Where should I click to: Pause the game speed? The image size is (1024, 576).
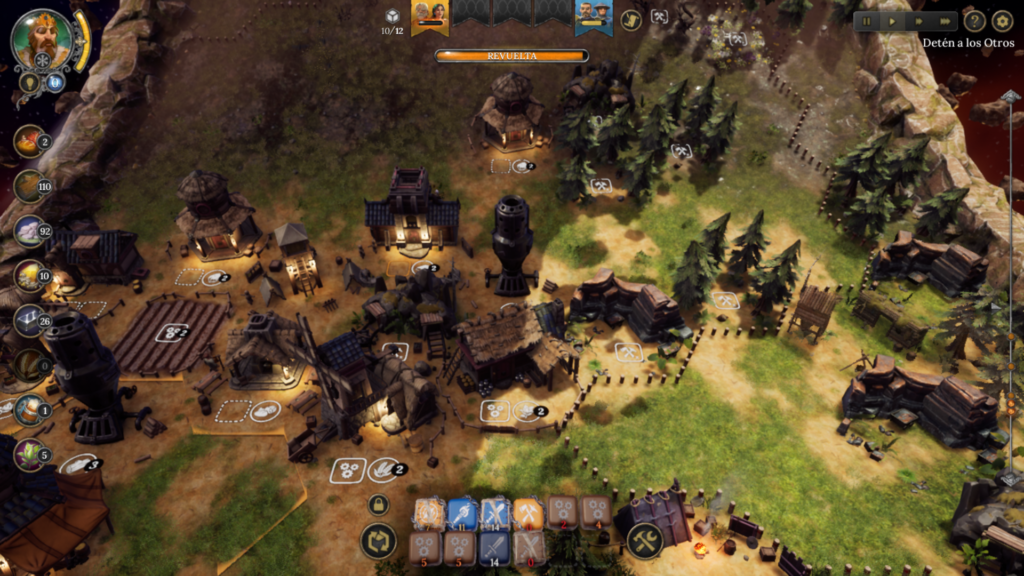coord(868,21)
